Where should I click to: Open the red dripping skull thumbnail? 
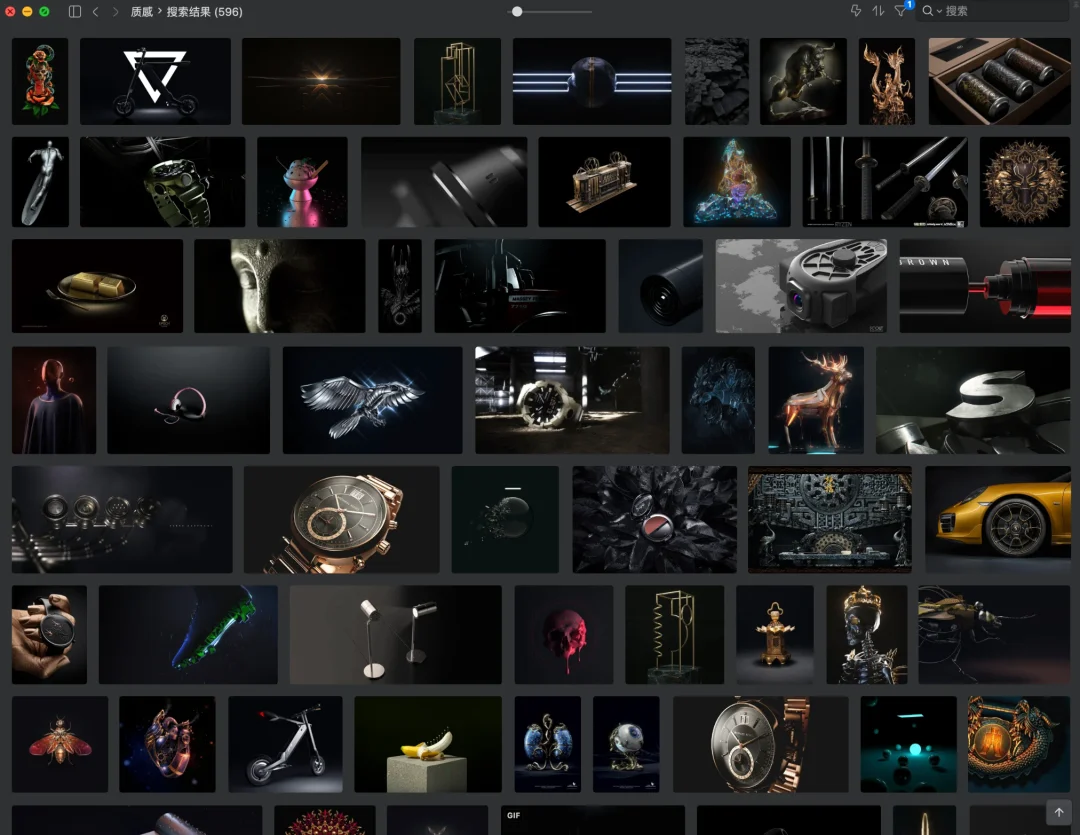pyautogui.click(x=563, y=634)
